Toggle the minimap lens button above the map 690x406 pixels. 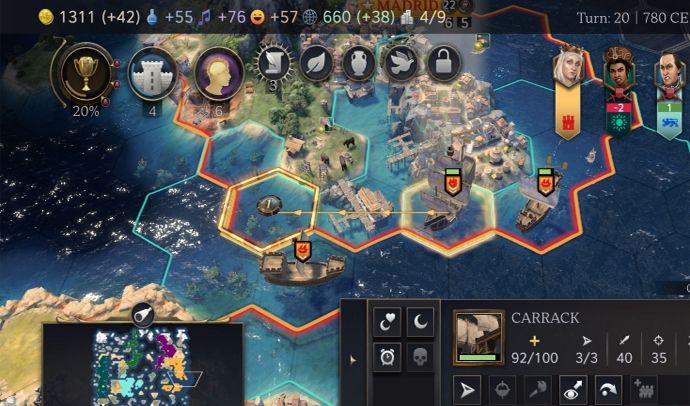pyautogui.click(x=142, y=314)
